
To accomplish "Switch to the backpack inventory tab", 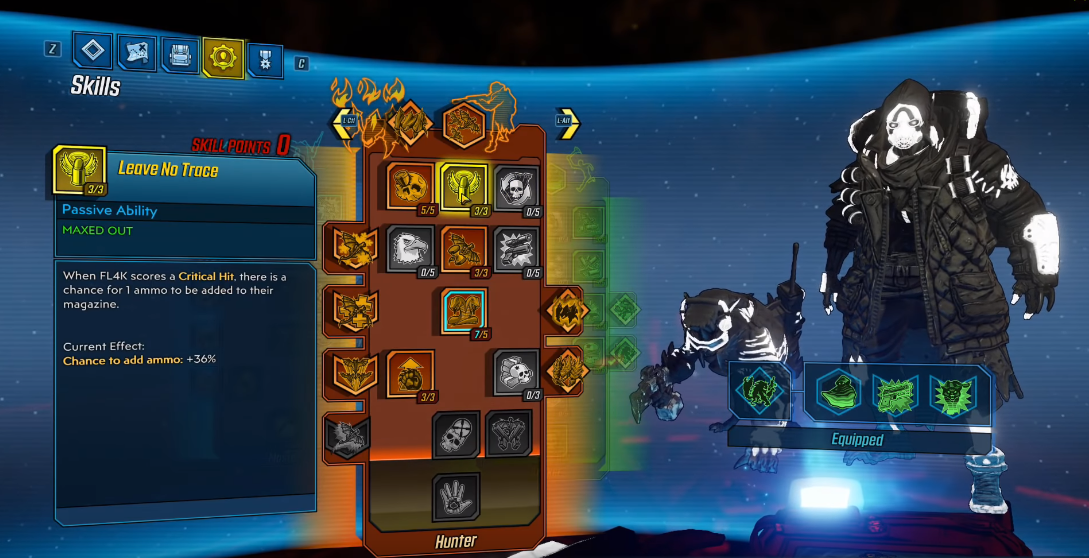I will pos(179,55).
